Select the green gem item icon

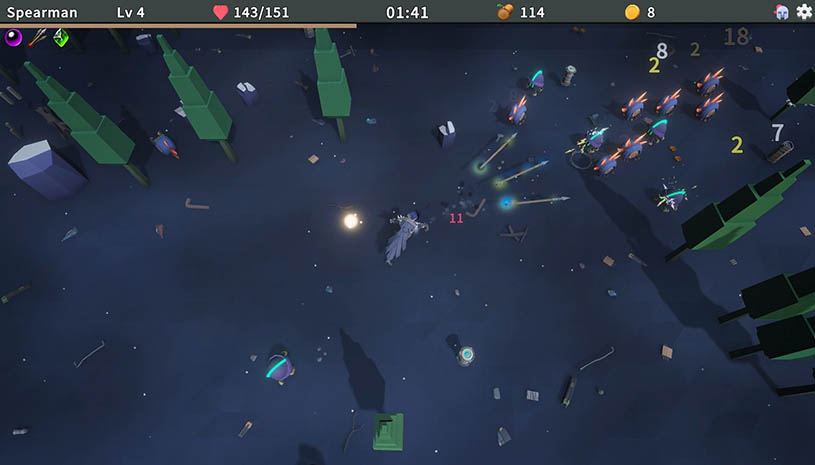point(61,38)
